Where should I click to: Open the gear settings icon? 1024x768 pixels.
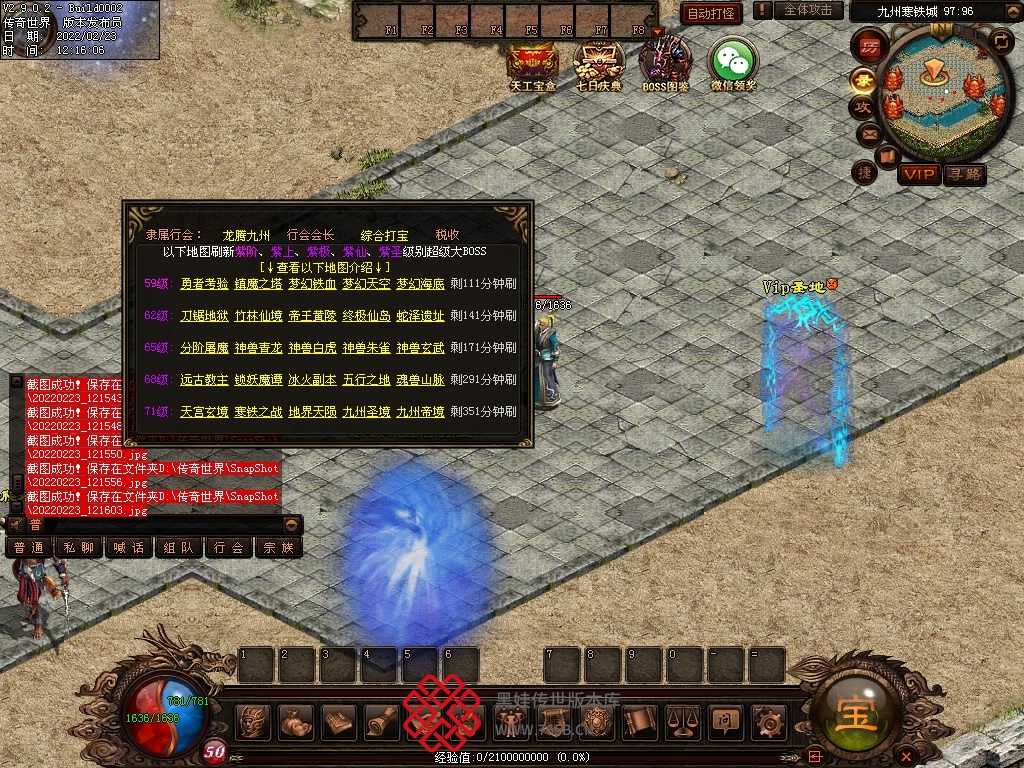click(768, 720)
